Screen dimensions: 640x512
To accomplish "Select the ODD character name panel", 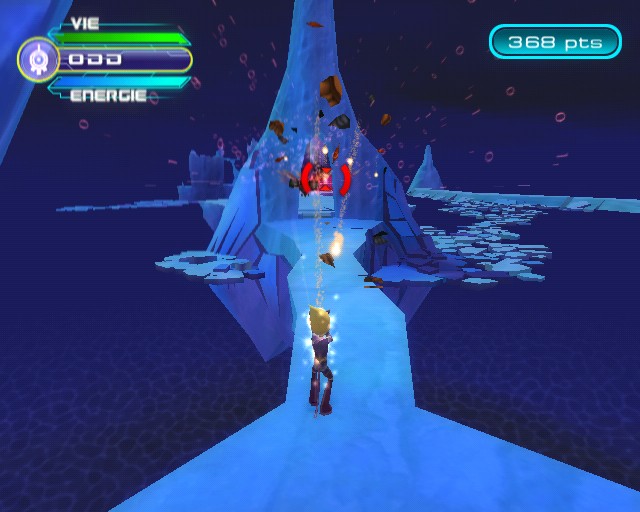I will (x=124, y=60).
